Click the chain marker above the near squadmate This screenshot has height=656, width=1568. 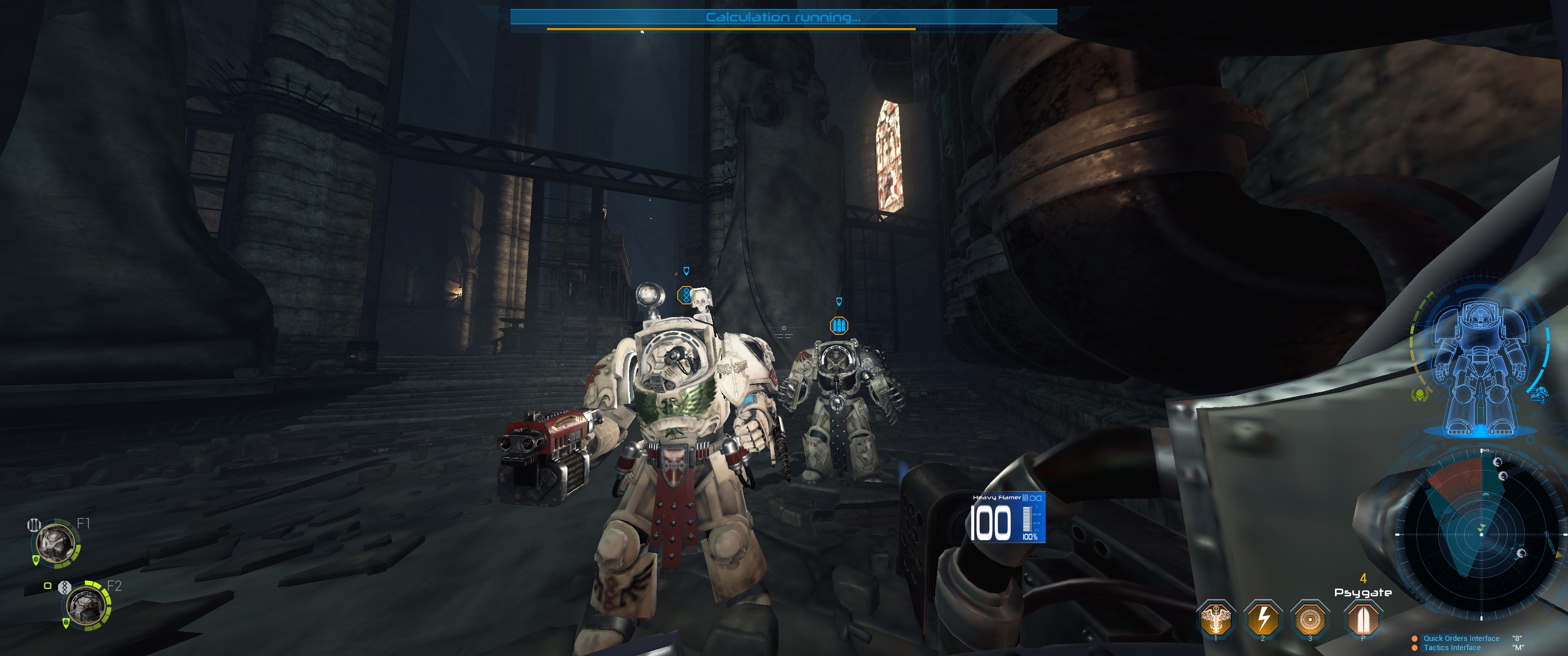click(686, 295)
